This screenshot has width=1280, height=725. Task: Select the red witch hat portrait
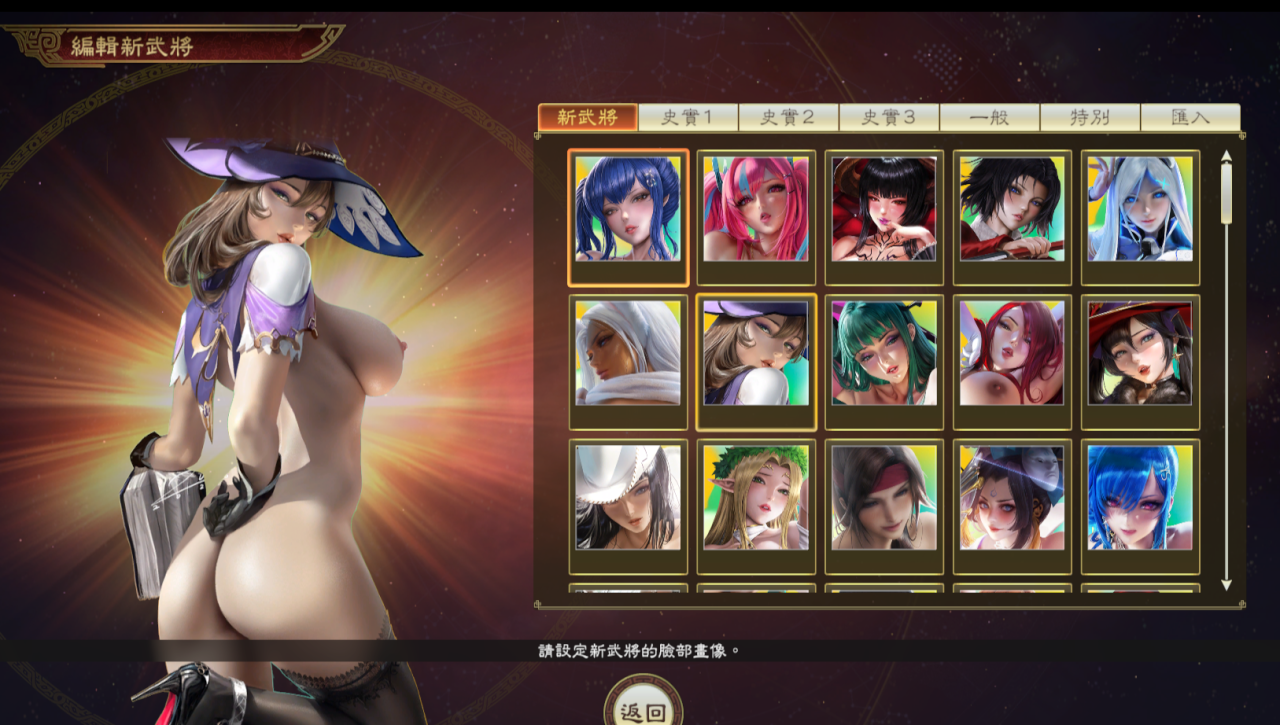(x=1140, y=353)
